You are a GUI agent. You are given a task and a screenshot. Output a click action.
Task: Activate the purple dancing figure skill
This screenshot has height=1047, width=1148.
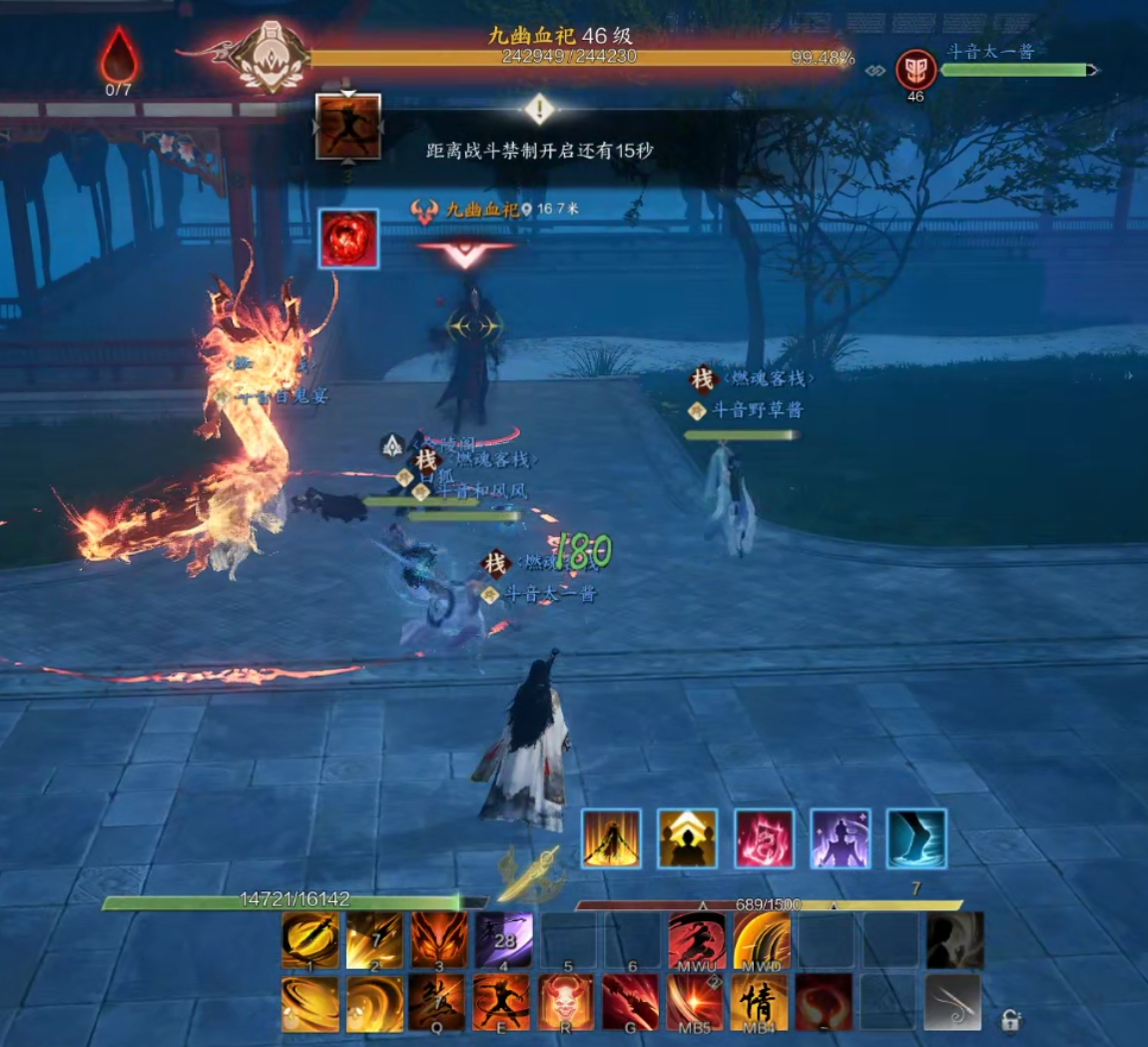[840, 838]
